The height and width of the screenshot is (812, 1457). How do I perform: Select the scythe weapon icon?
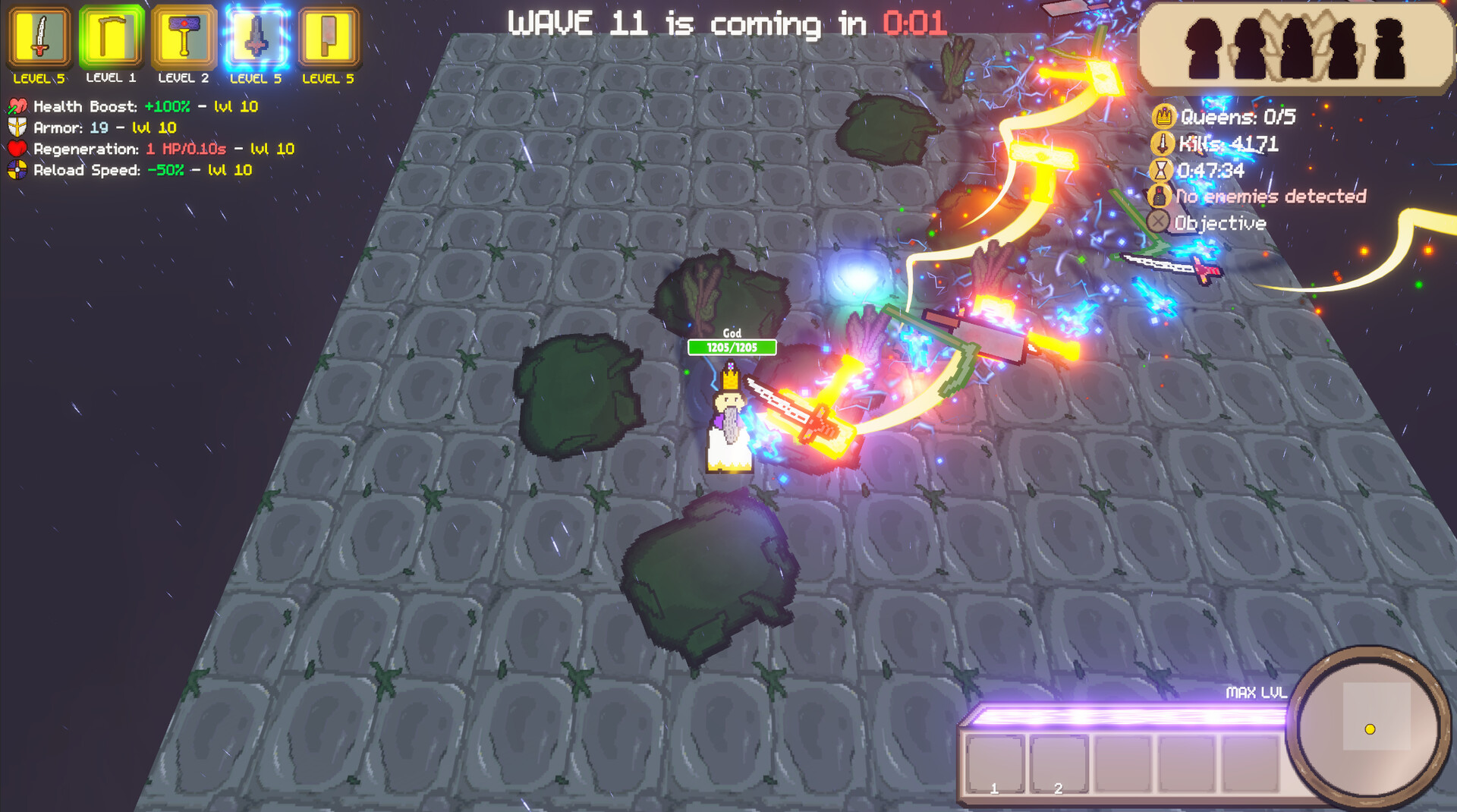click(112, 37)
